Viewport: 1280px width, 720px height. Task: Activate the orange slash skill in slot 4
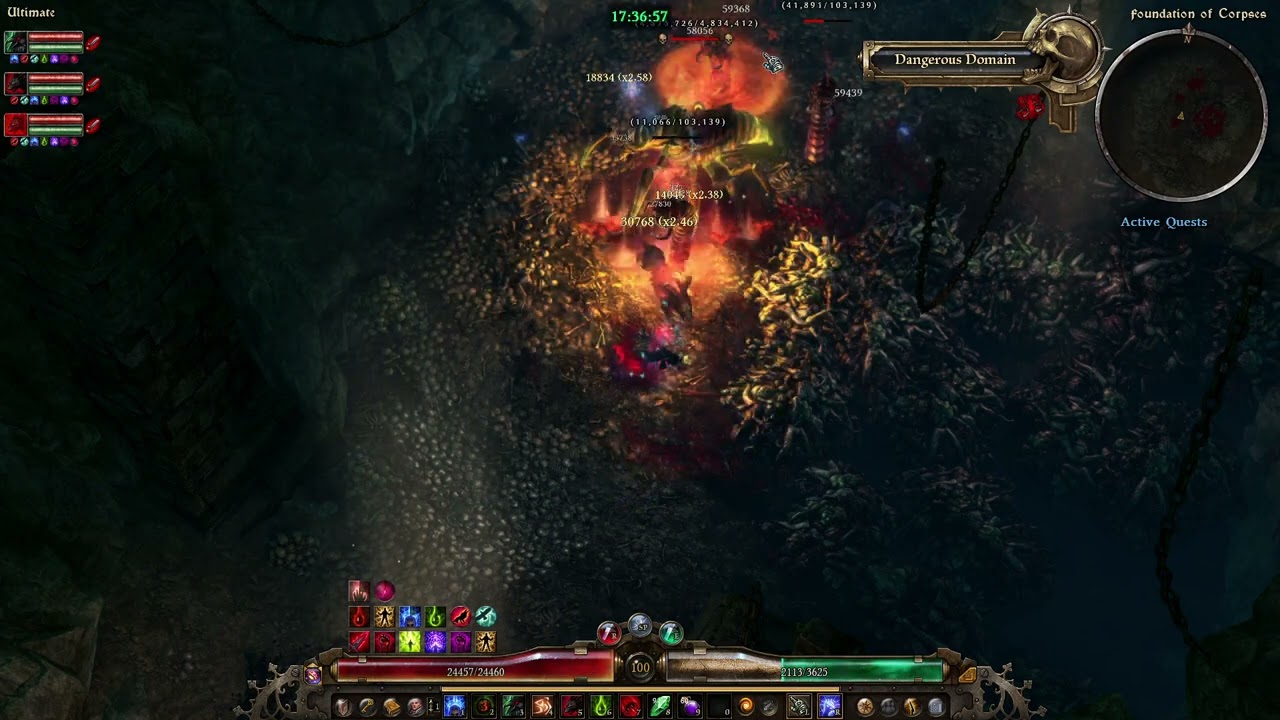pyautogui.click(x=542, y=707)
